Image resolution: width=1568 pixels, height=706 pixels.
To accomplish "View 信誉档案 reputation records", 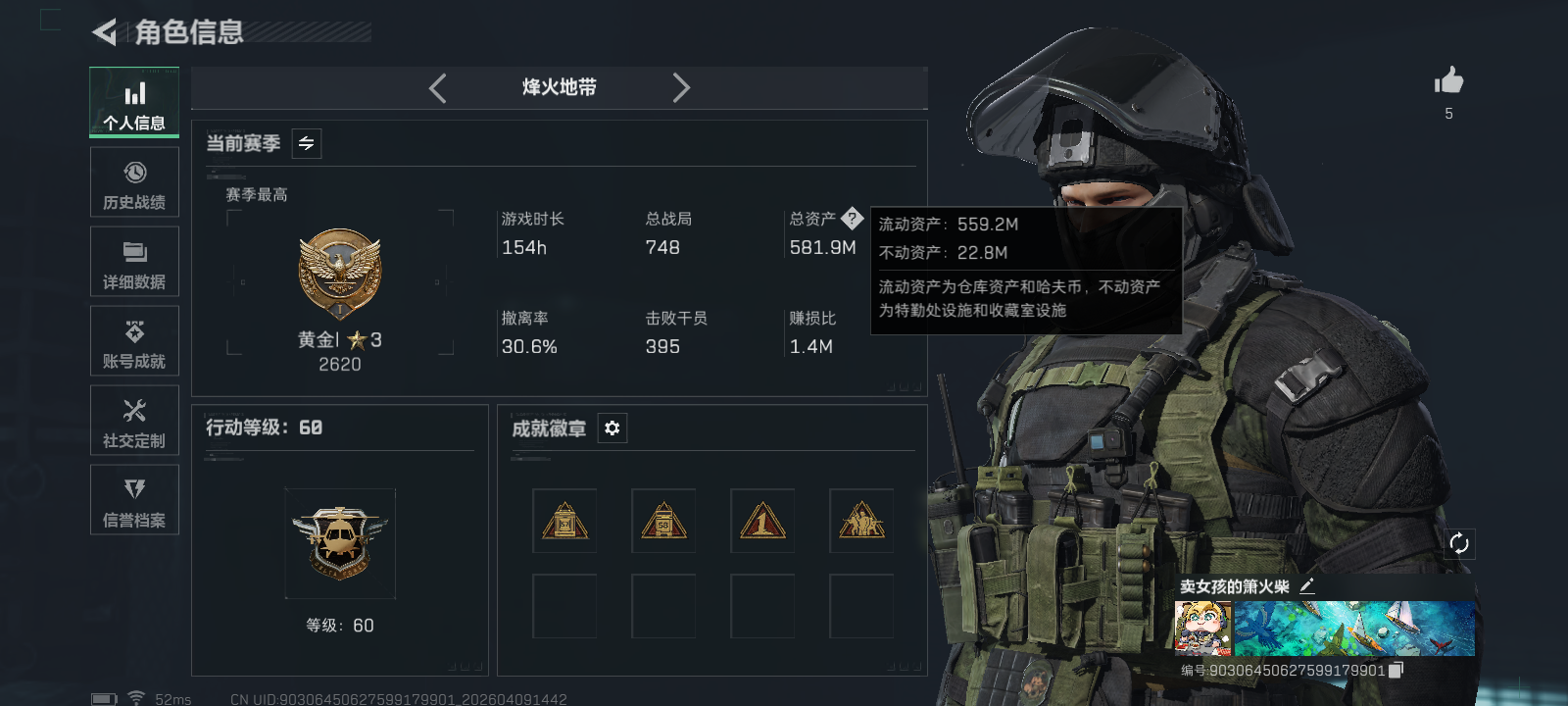I will 134,500.
